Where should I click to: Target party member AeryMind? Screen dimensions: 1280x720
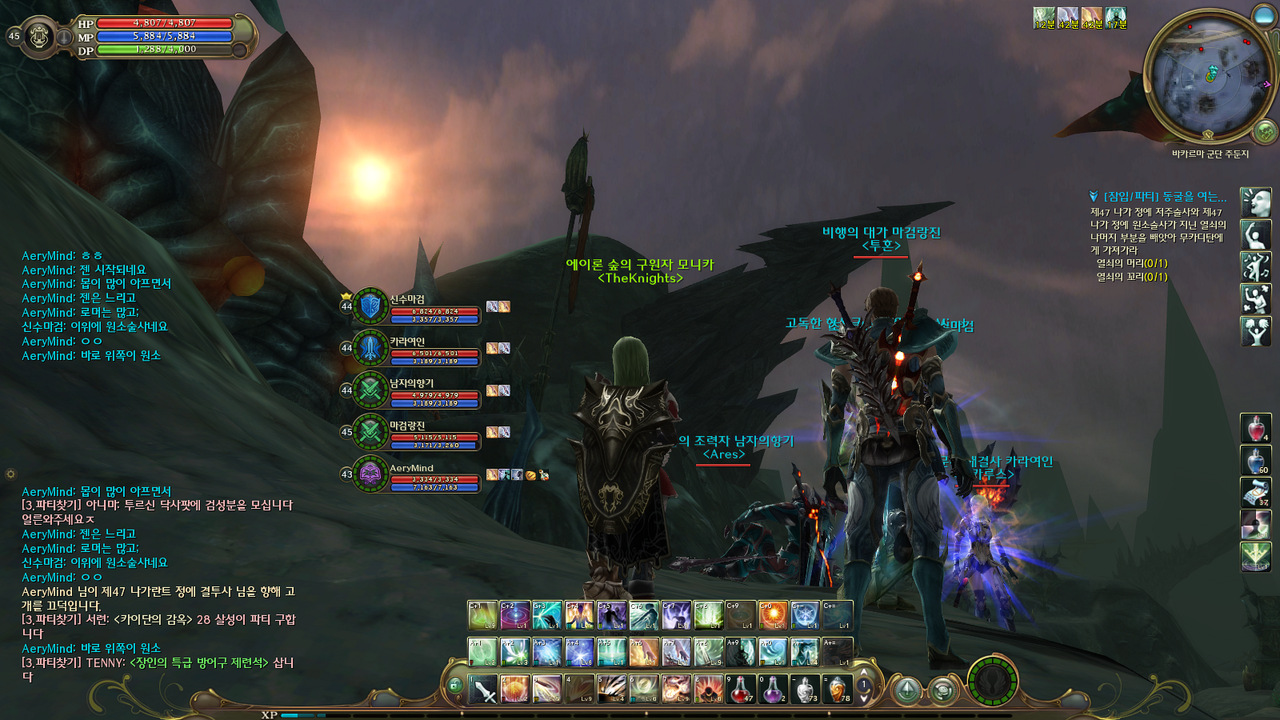click(371, 473)
